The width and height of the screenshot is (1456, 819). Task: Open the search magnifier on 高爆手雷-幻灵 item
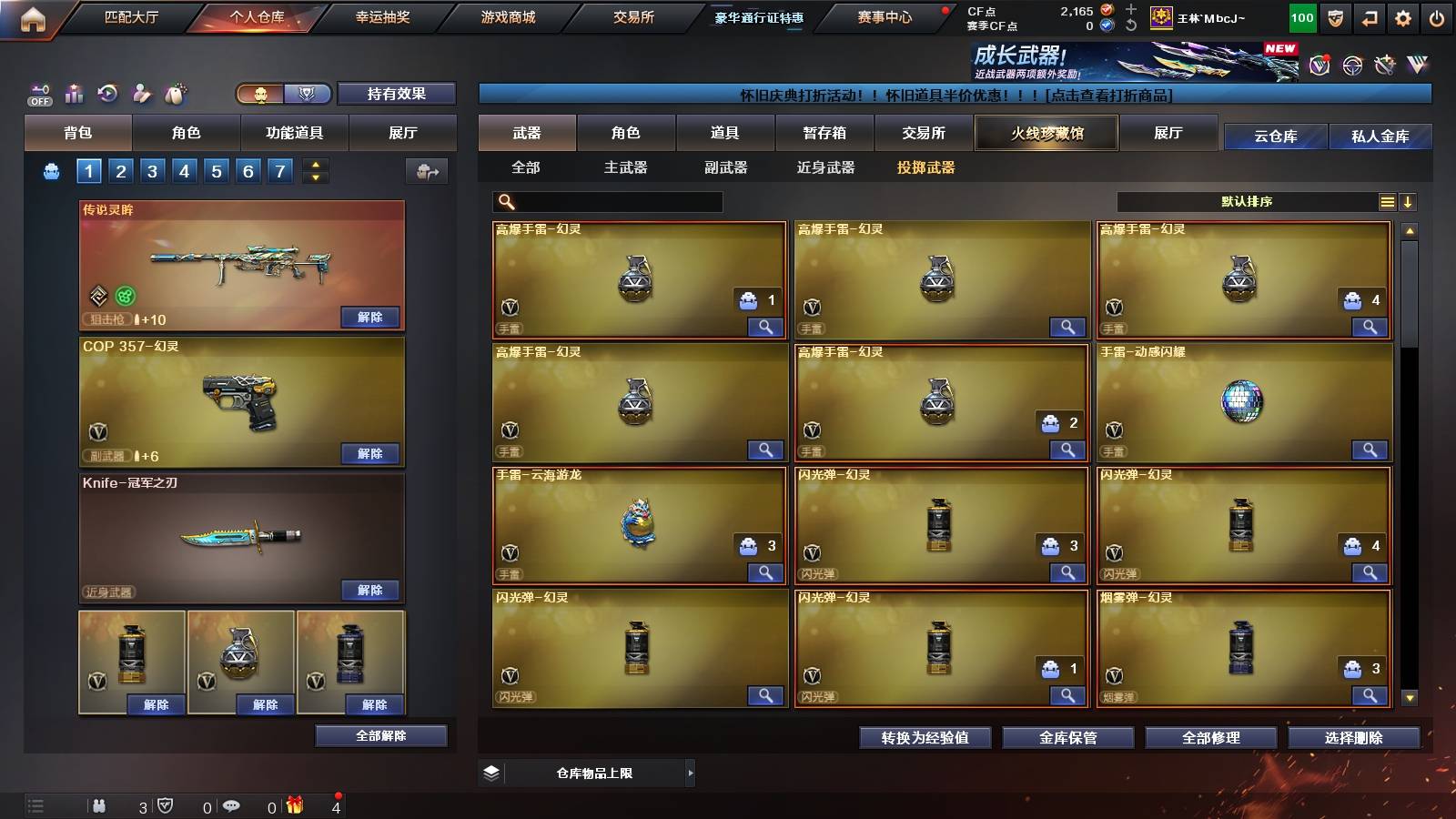coord(767,327)
